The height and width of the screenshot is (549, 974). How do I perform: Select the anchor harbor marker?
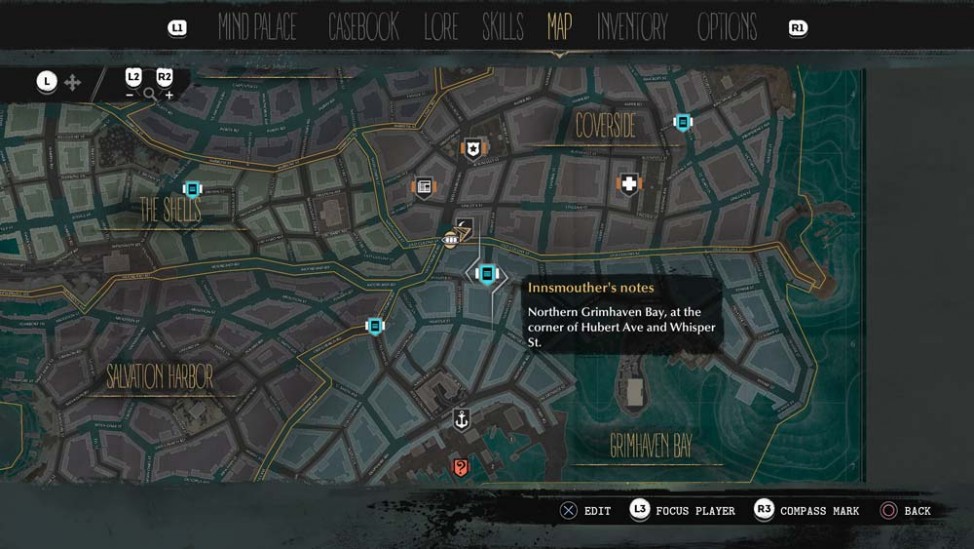461,418
